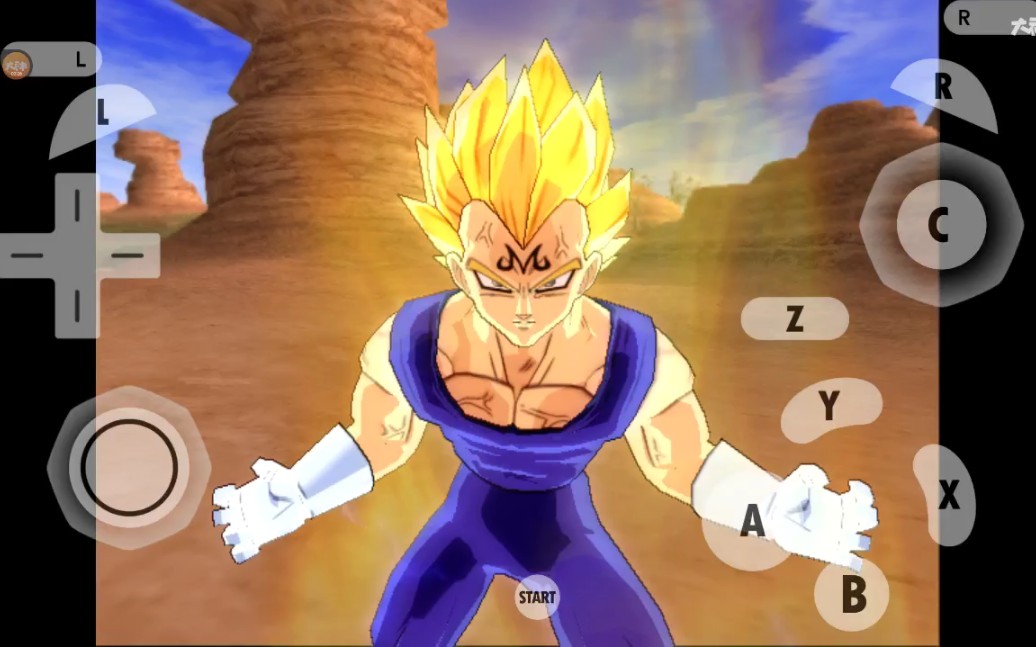The width and height of the screenshot is (1036, 647).
Task: Tap the D-pad up arm
Action: [77, 204]
